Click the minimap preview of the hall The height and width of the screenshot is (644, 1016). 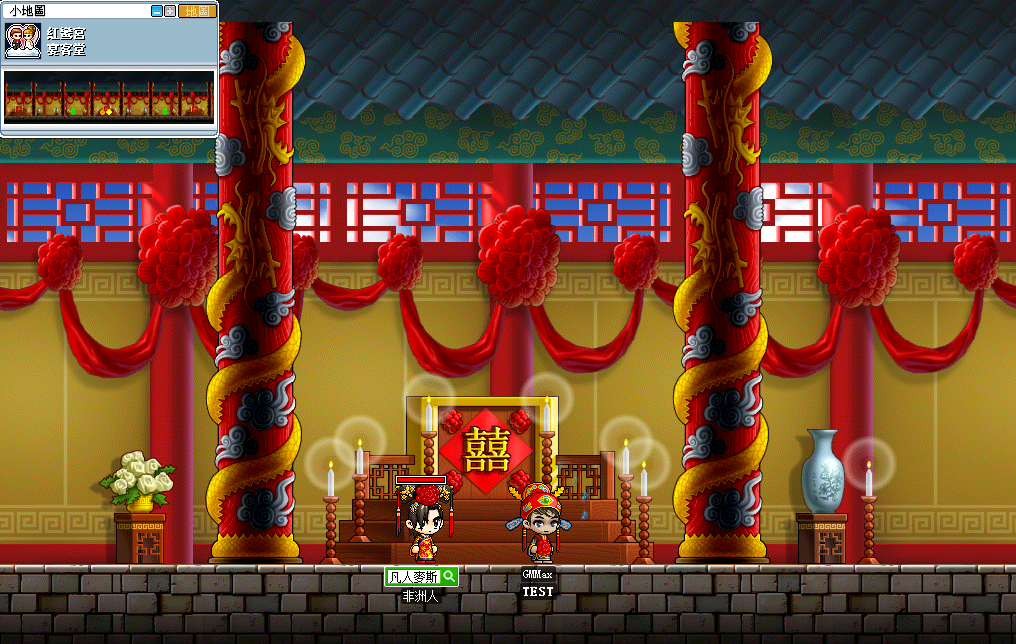pos(109,97)
